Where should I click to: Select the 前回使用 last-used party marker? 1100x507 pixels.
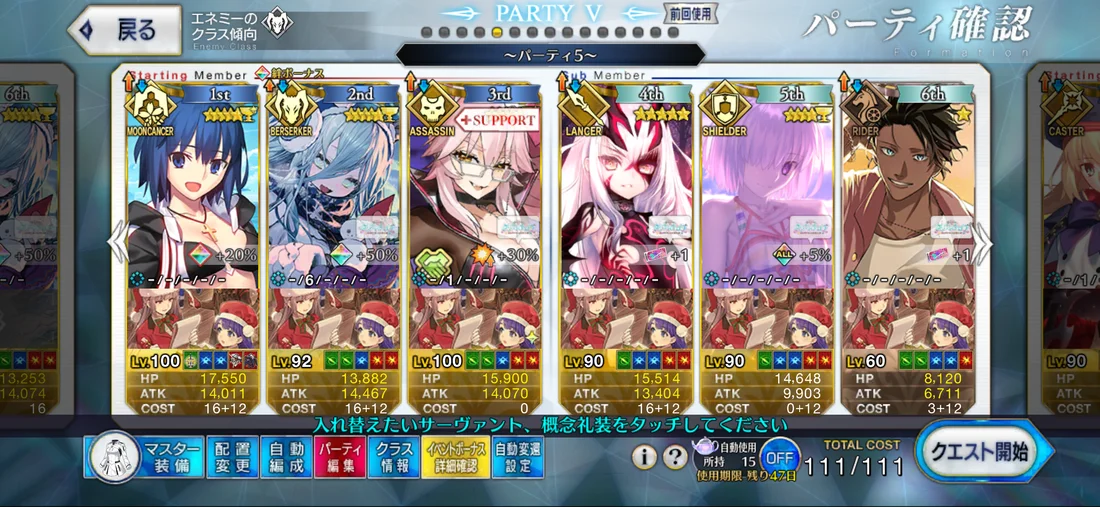(x=684, y=13)
